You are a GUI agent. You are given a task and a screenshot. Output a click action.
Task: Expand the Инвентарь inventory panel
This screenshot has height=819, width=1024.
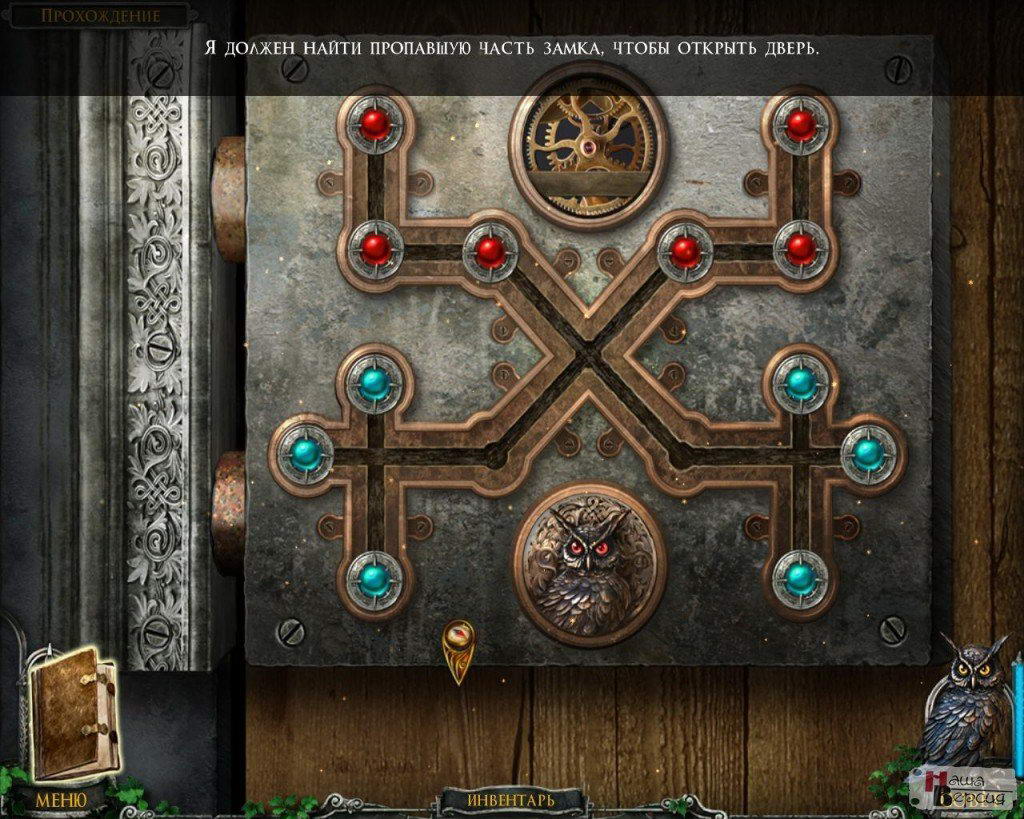coord(512,800)
